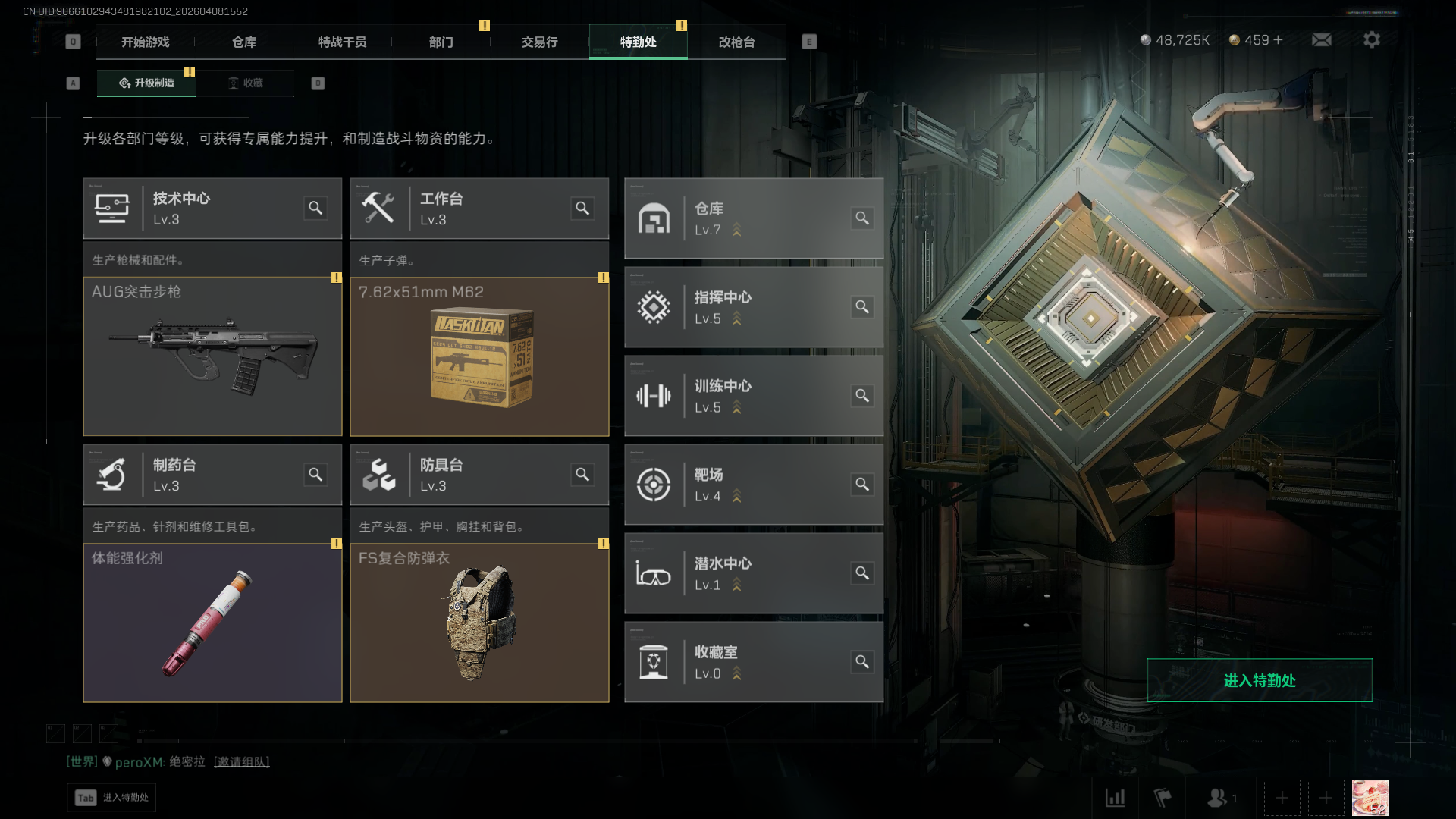Image resolution: width=1456 pixels, height=819 pixels.
Task: Open settings via the gear icon
Action: coord(1371,39)
